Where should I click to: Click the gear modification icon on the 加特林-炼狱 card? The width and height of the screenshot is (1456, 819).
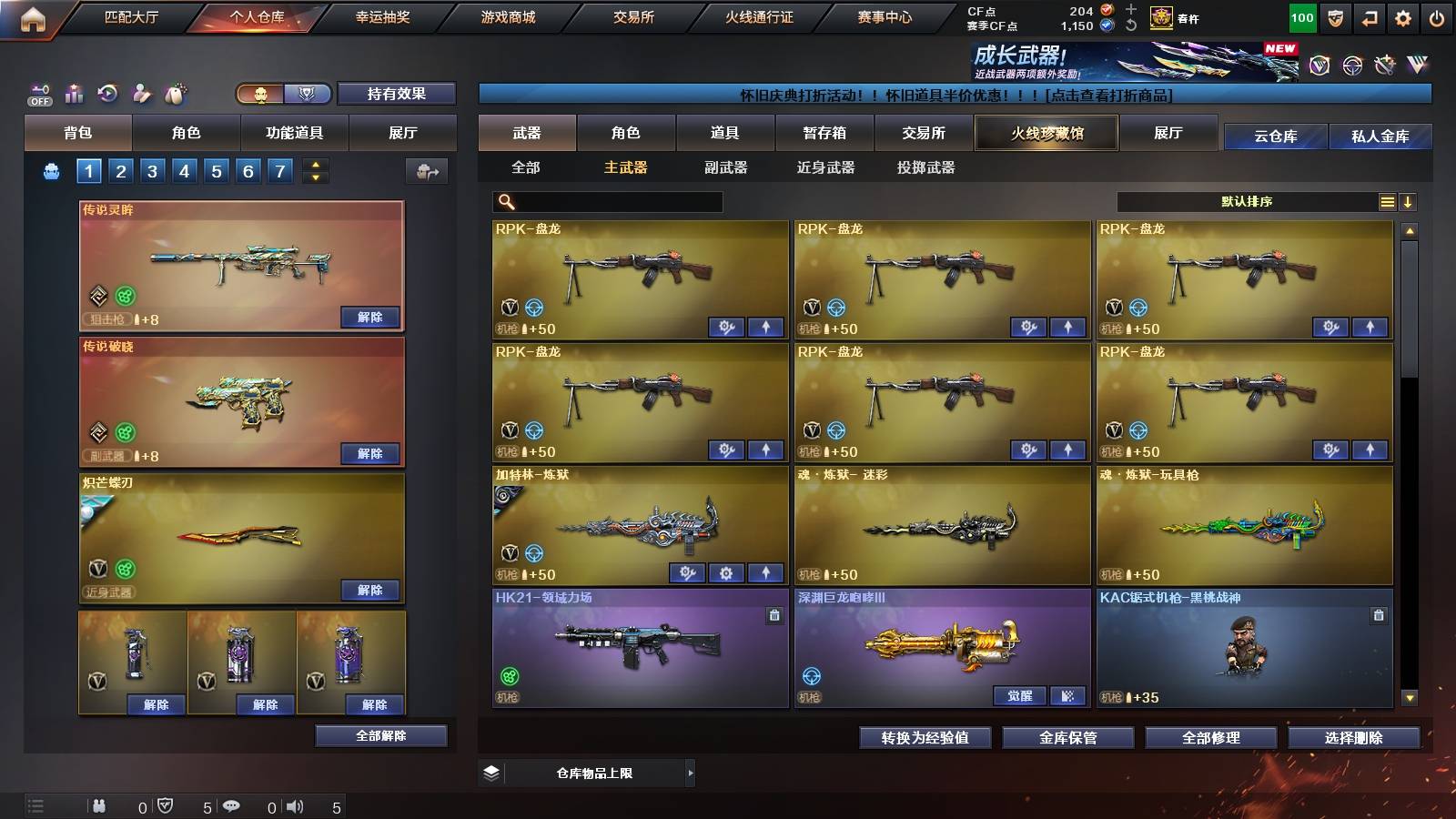point(727,573)
